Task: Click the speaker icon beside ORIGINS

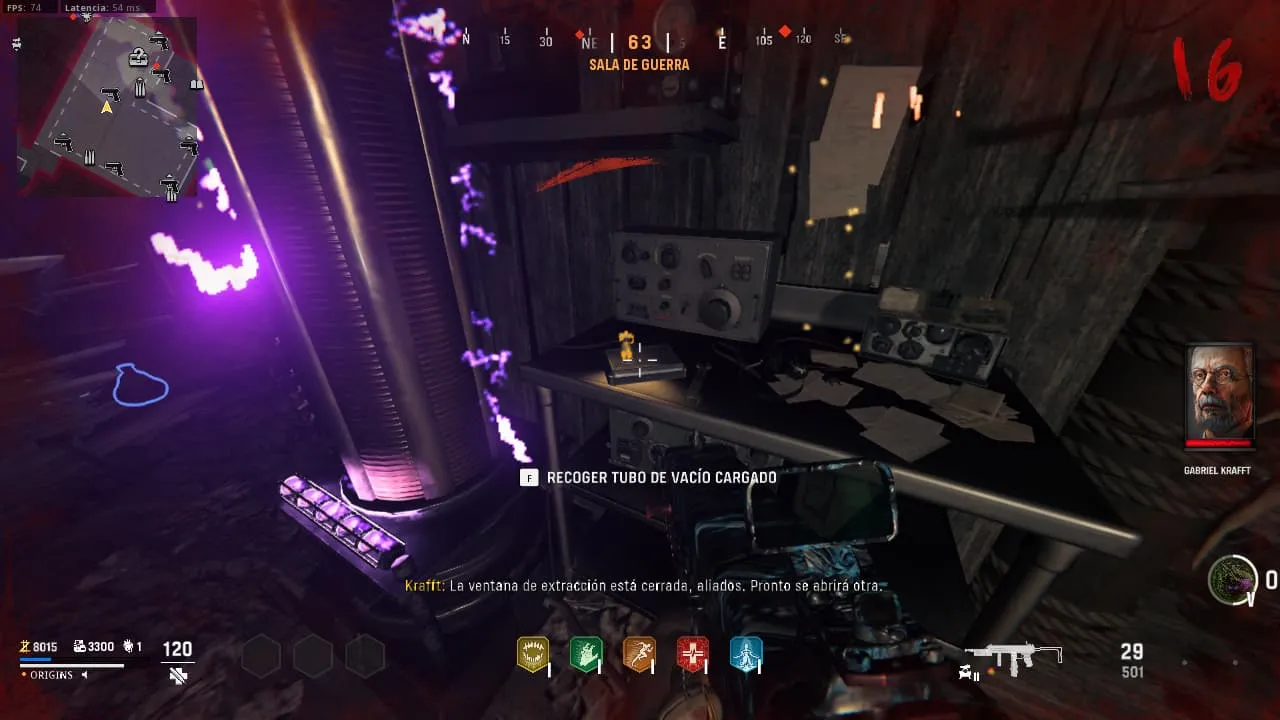Action: point(84,675)
